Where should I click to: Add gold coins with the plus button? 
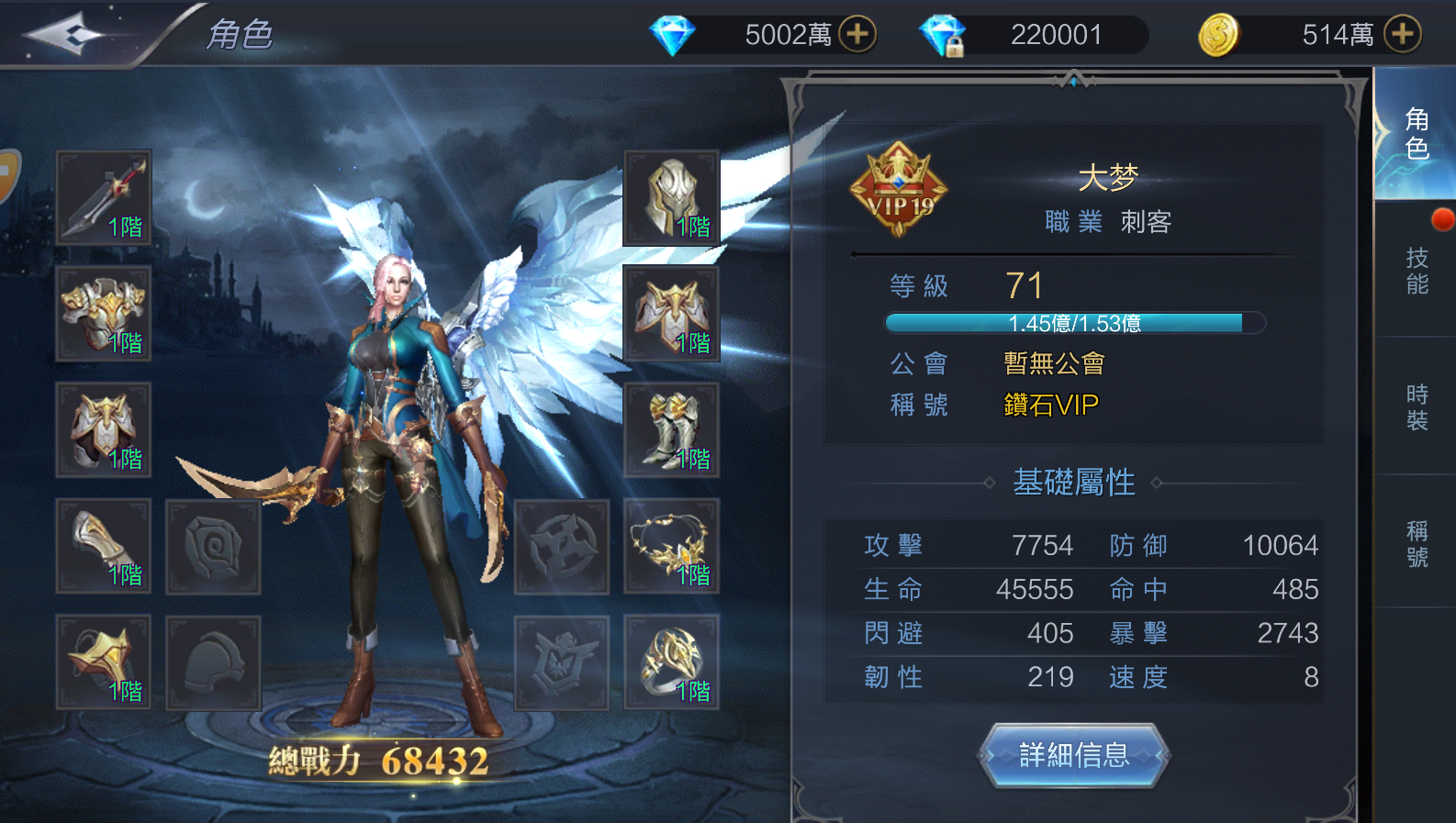1402,35
